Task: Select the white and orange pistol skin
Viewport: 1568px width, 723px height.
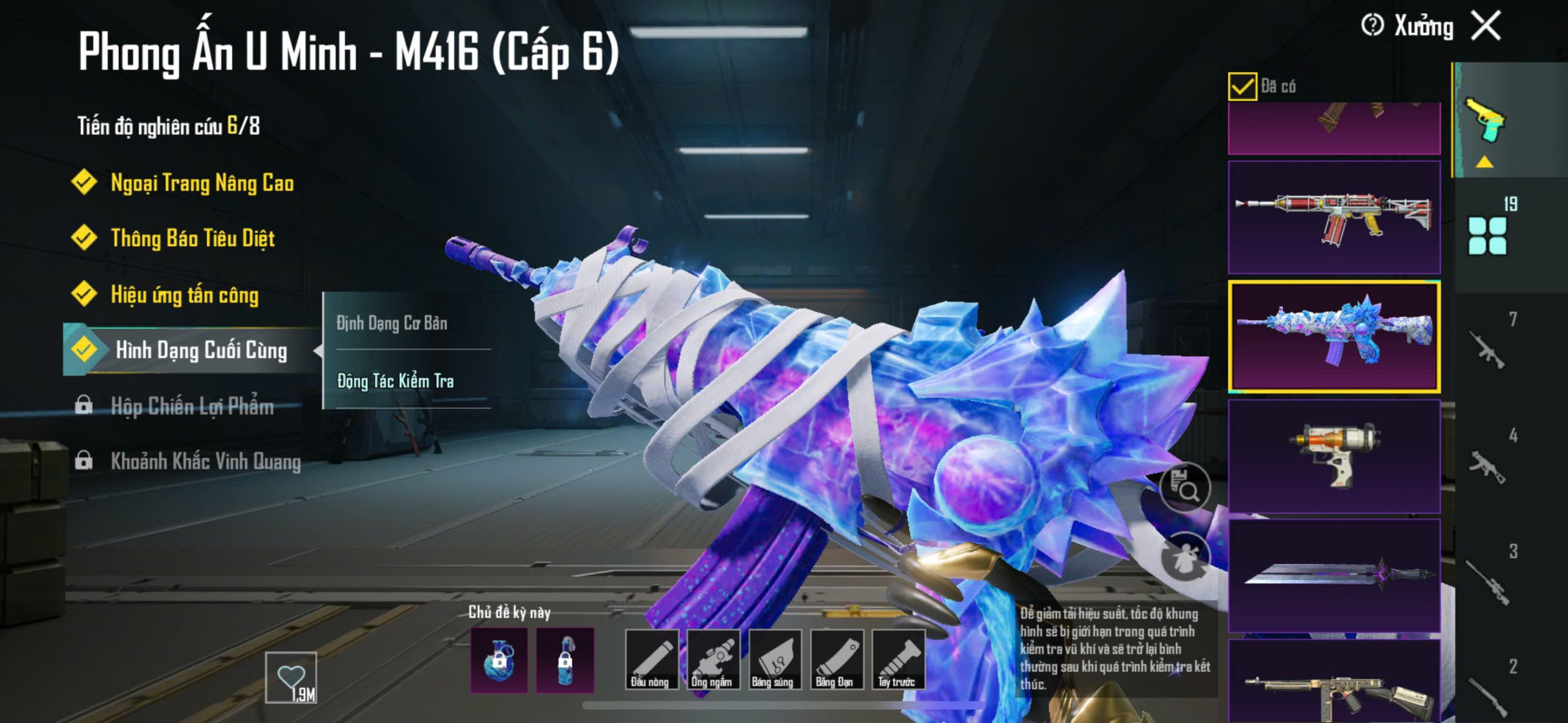Action: [x=1334, y=455]
